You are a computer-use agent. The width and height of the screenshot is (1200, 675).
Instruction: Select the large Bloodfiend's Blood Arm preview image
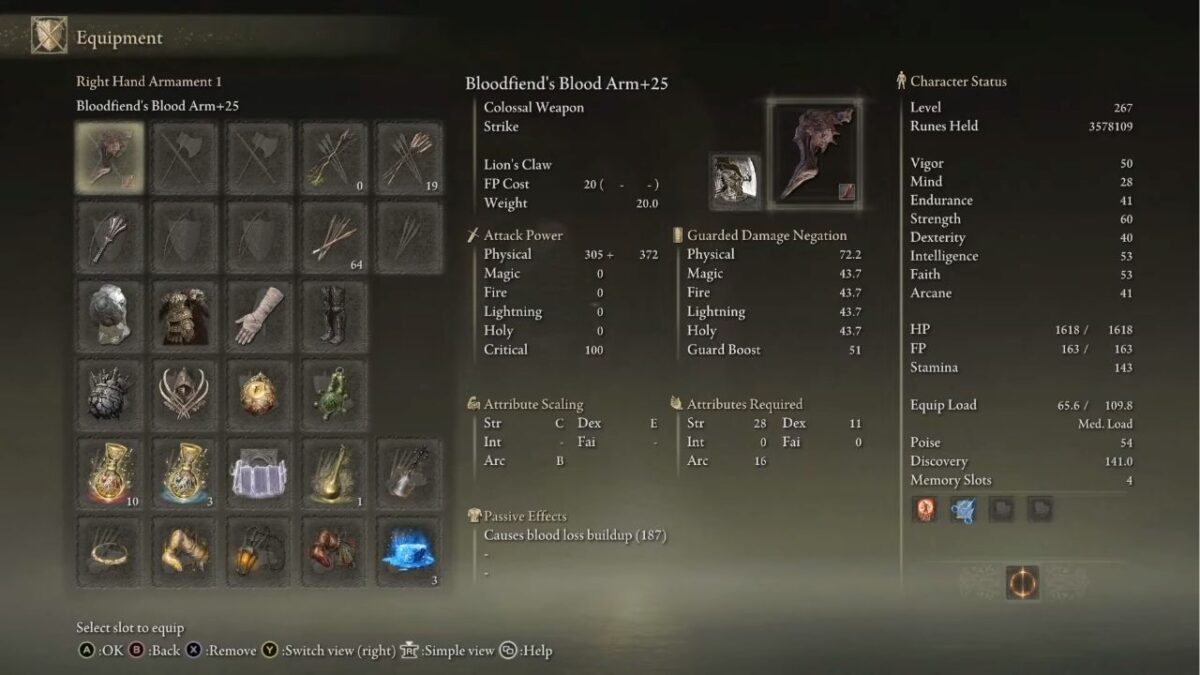pyautogui.click(x=815, y=151)
